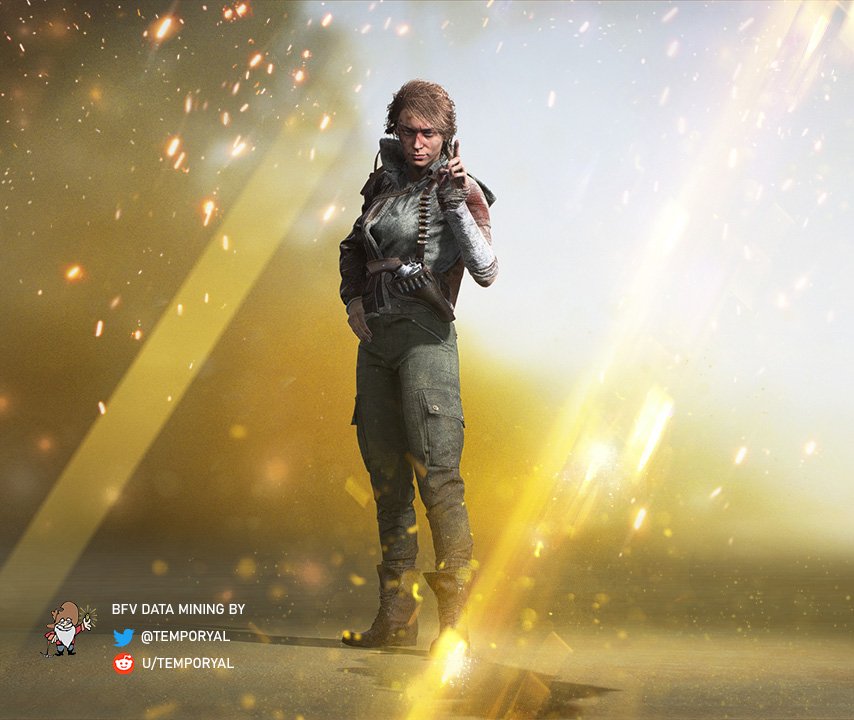
Task: Click the Twitter bird icon beside @TEMPORYAL
Action: [123, 637]
